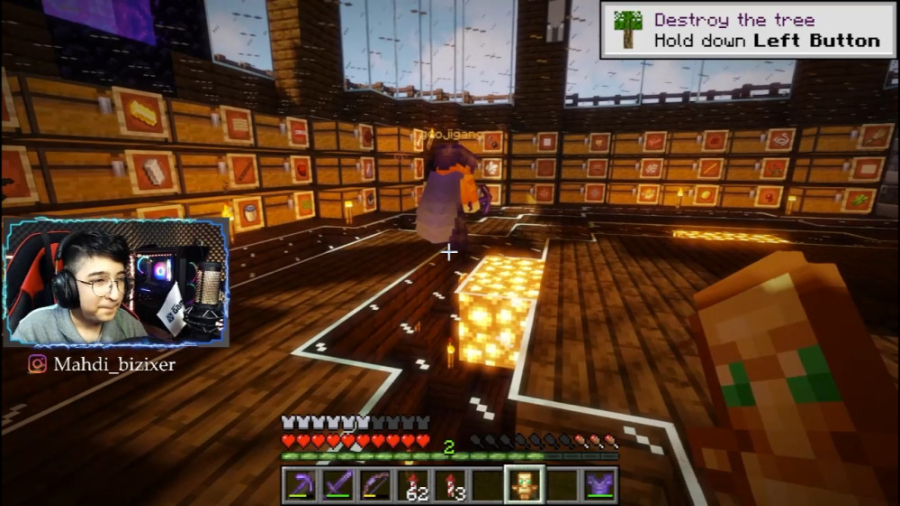
Task: Click the Destroy the tree tutorial hint
Action: point(747,30)
